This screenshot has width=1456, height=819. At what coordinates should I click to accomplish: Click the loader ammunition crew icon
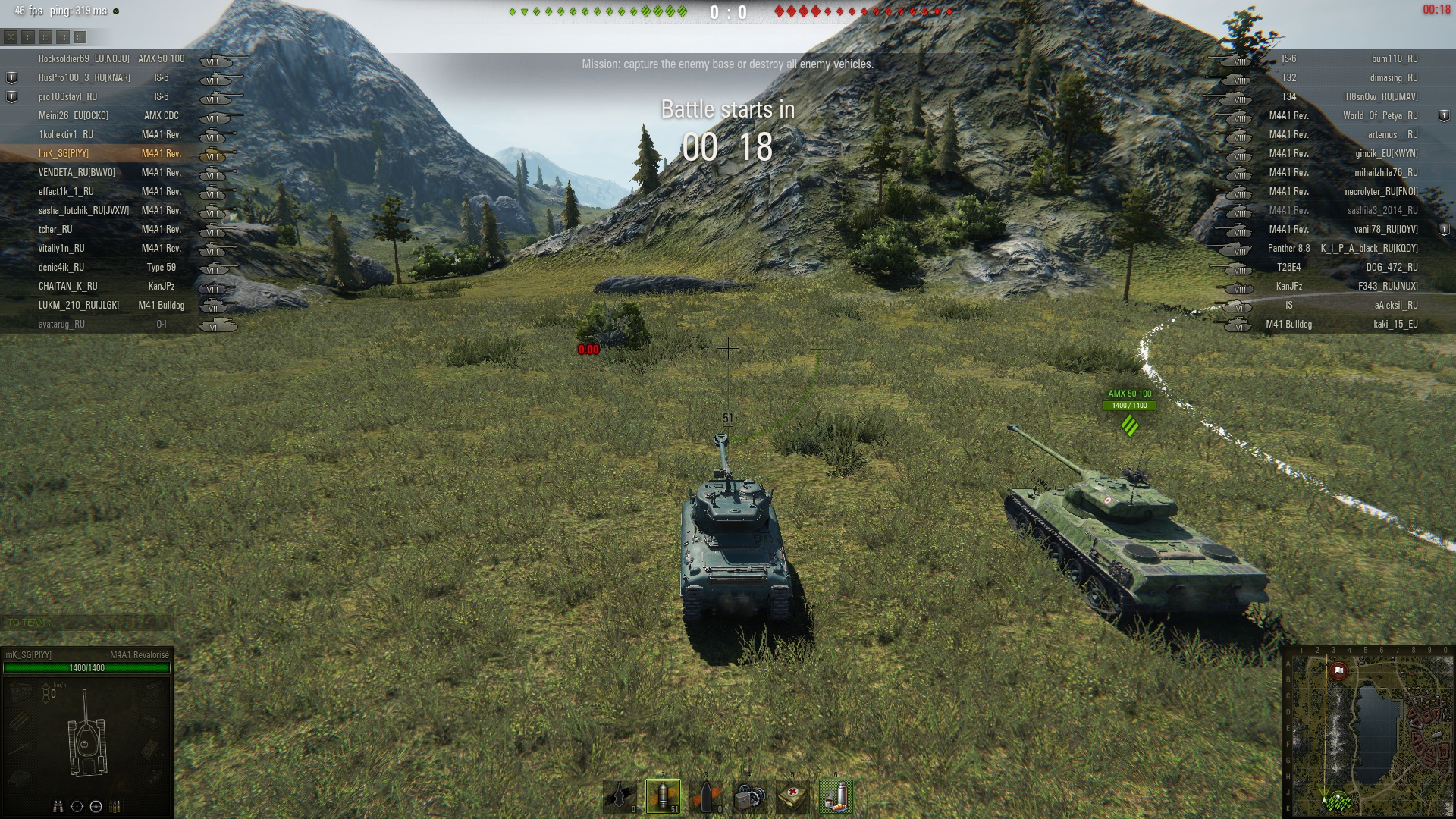(115, 806)
